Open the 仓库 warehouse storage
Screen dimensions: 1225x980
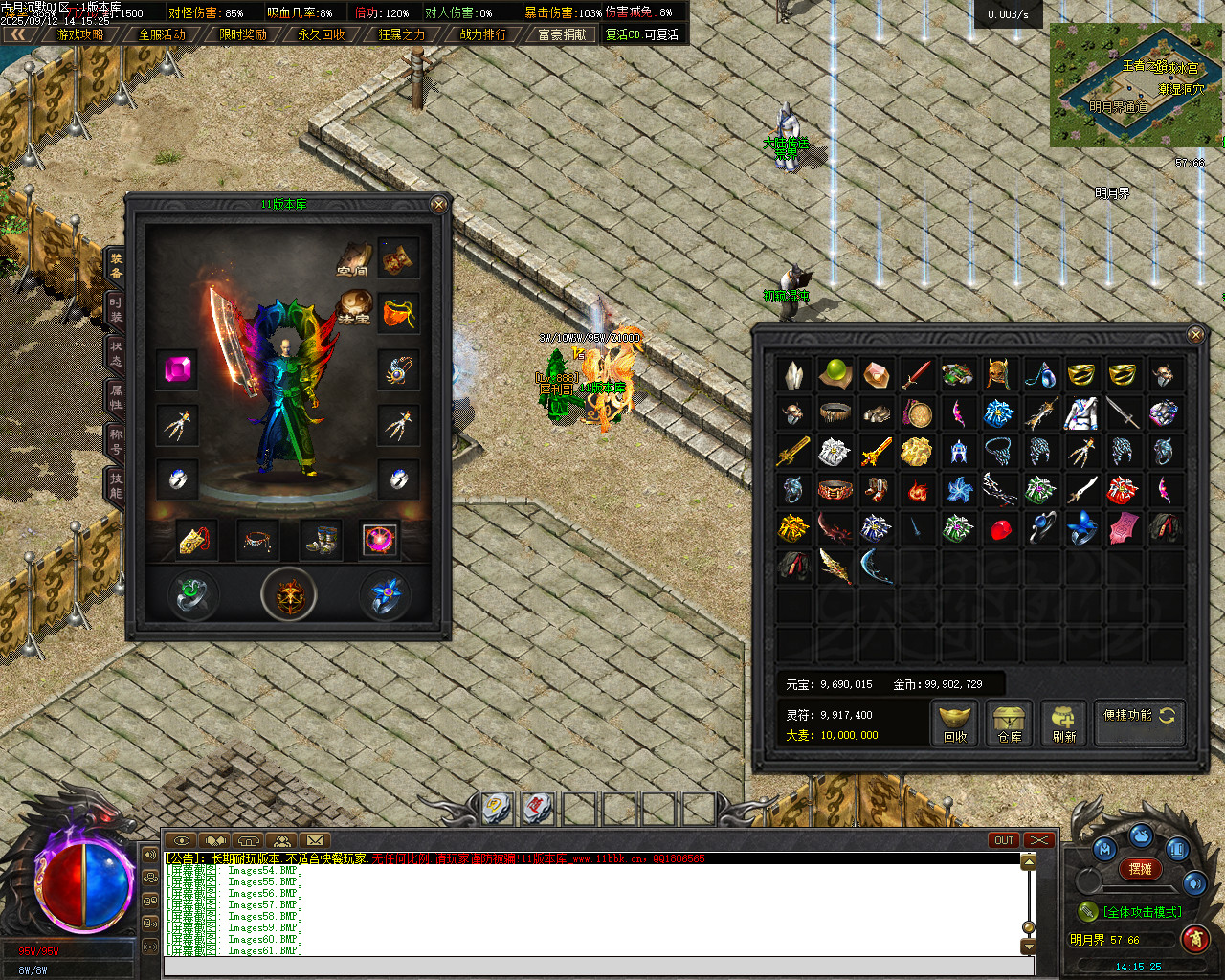1009,724
